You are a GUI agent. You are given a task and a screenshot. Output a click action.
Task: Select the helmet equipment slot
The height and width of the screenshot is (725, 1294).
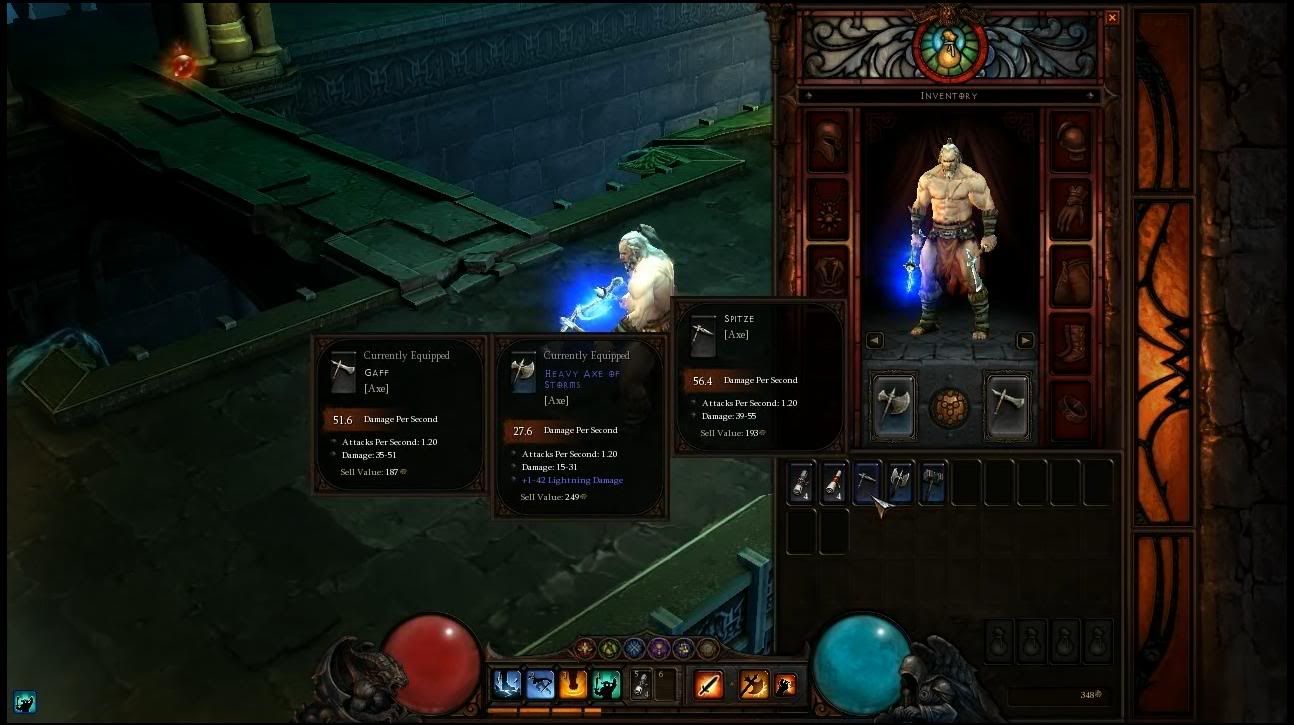click(825, 142)
